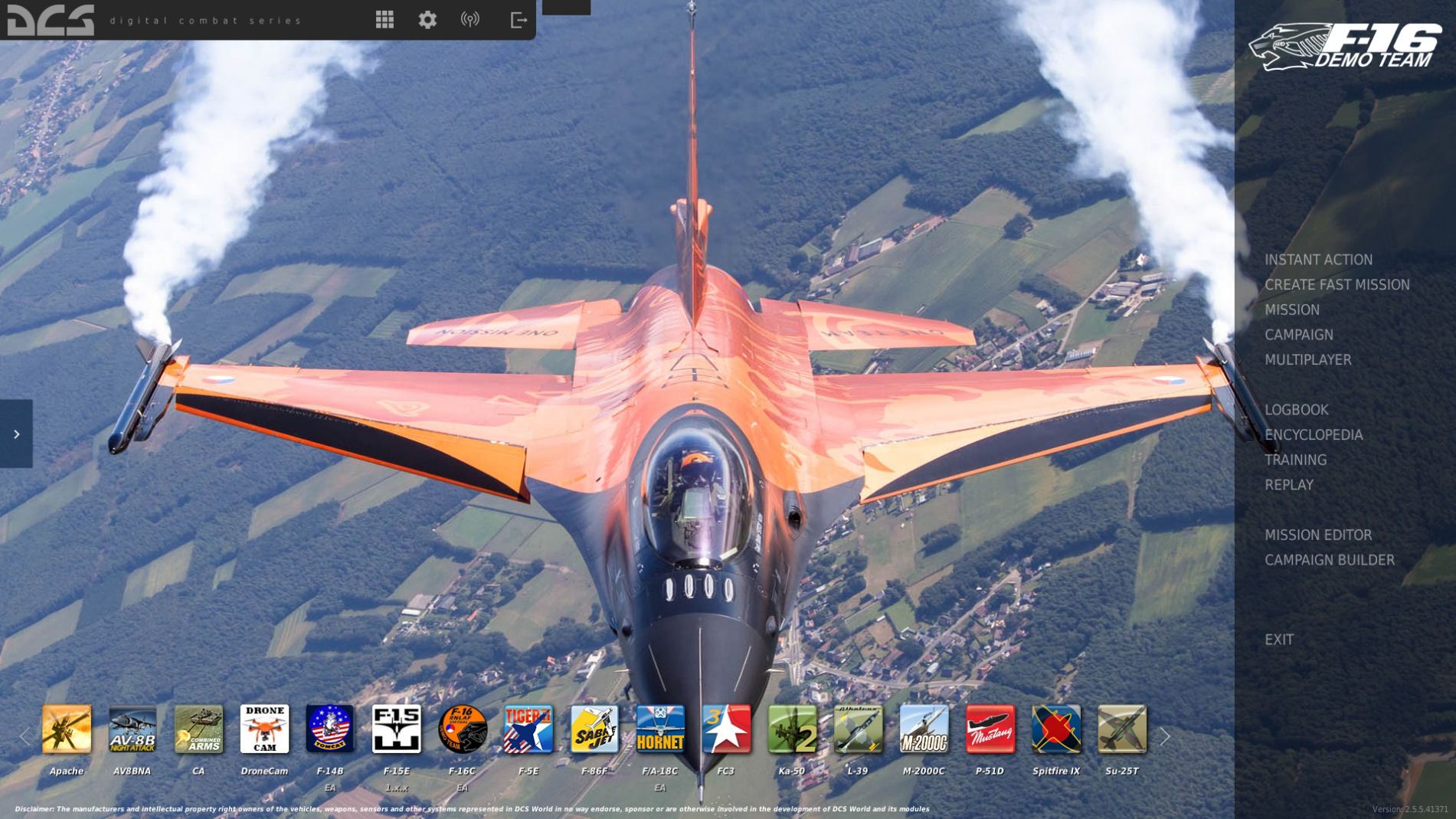Open Instant Action menu

pyautogui.click(x=1318, y=260)
